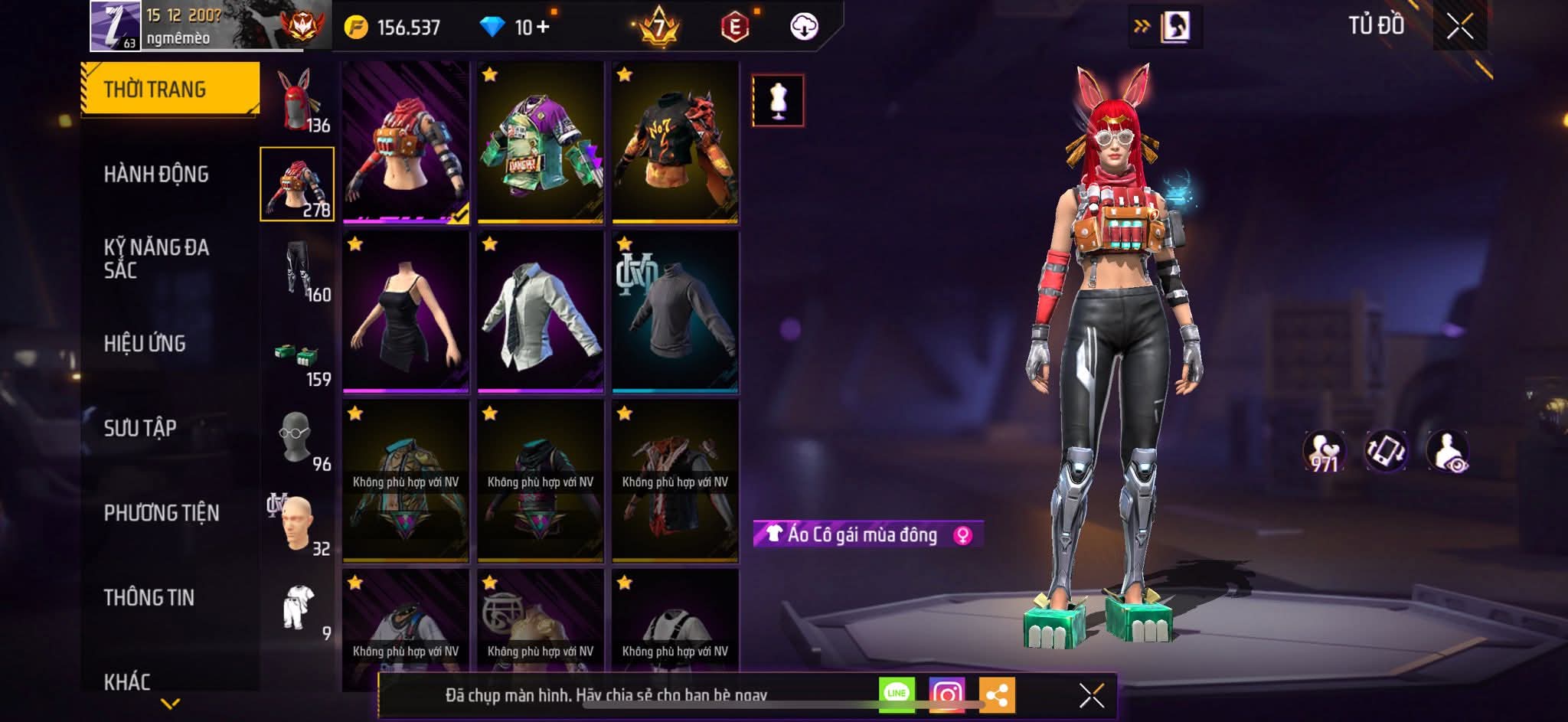Image resolution: width=1568 pixels, height=722 pixels.
Task: Click the mannequin outfit preset icon
Action: [x=778, y=100]
